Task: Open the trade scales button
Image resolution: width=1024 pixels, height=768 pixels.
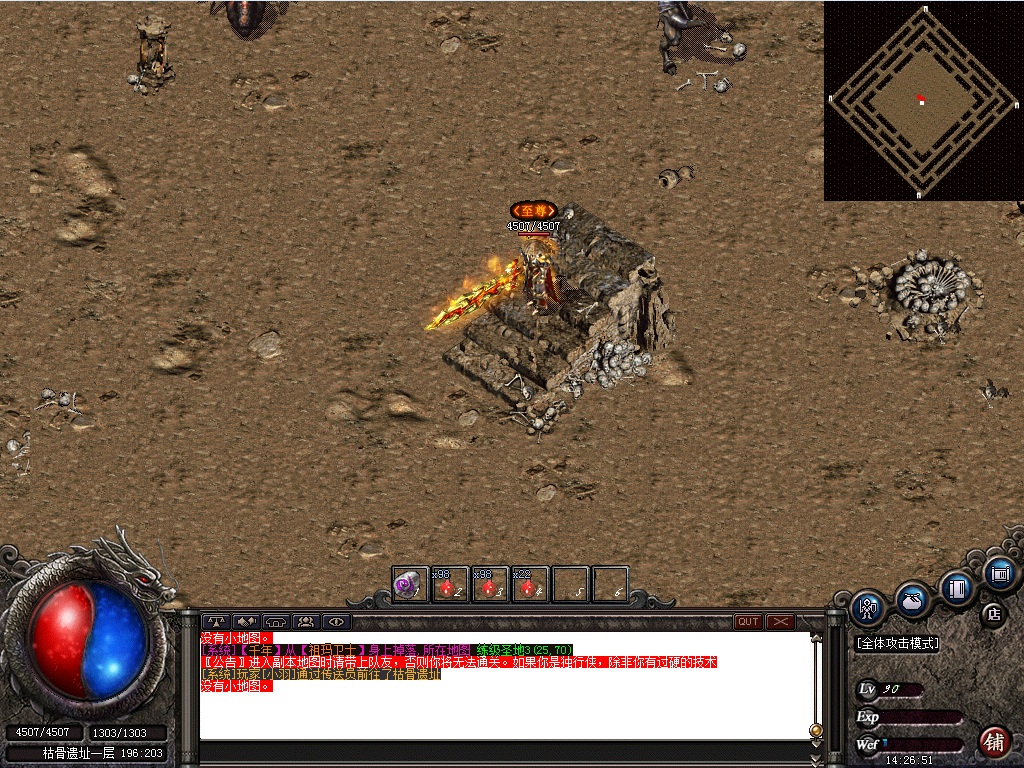Action: pos(216,621)
